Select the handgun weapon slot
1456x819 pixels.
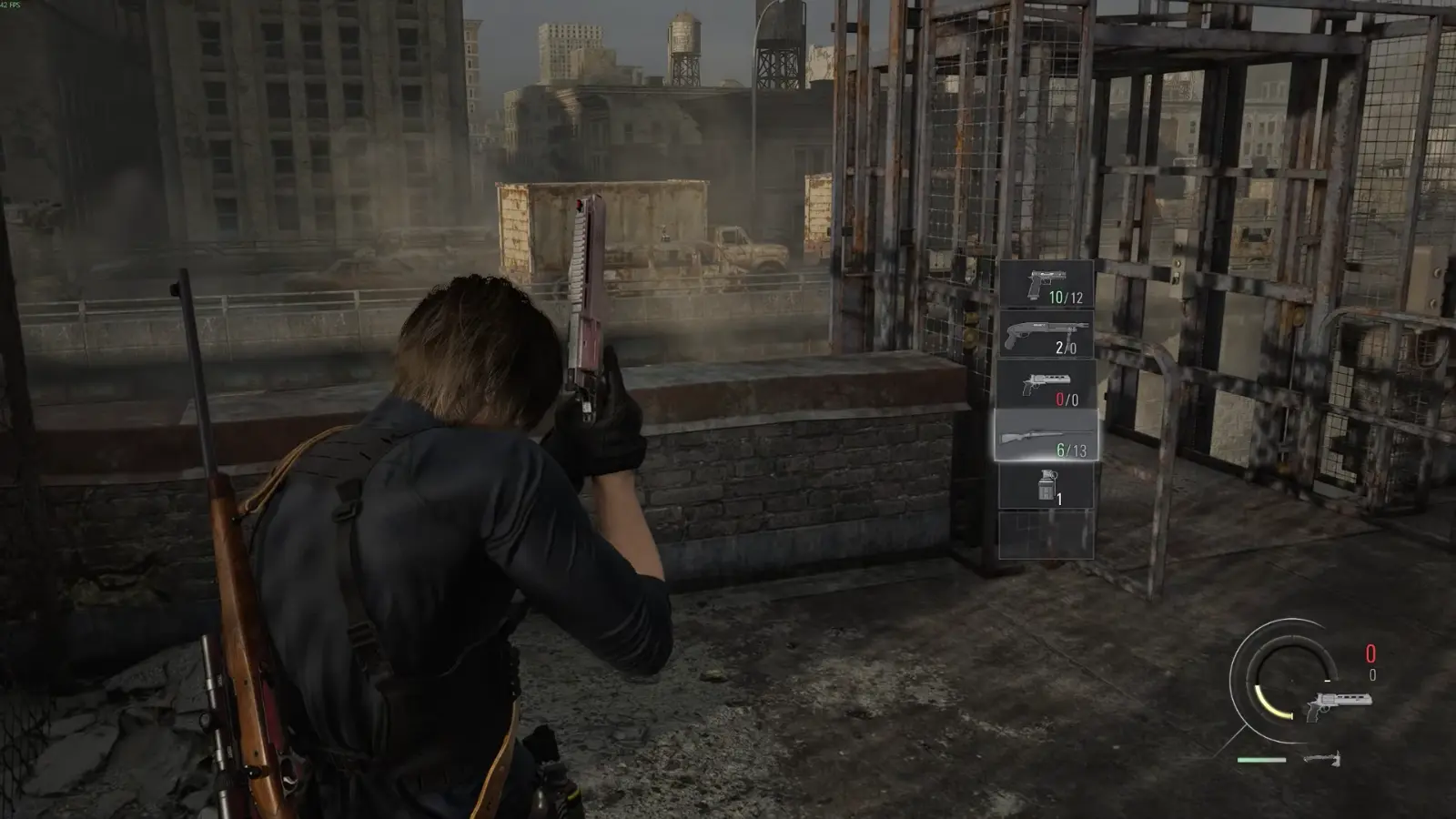click(x=1046, y=284)
